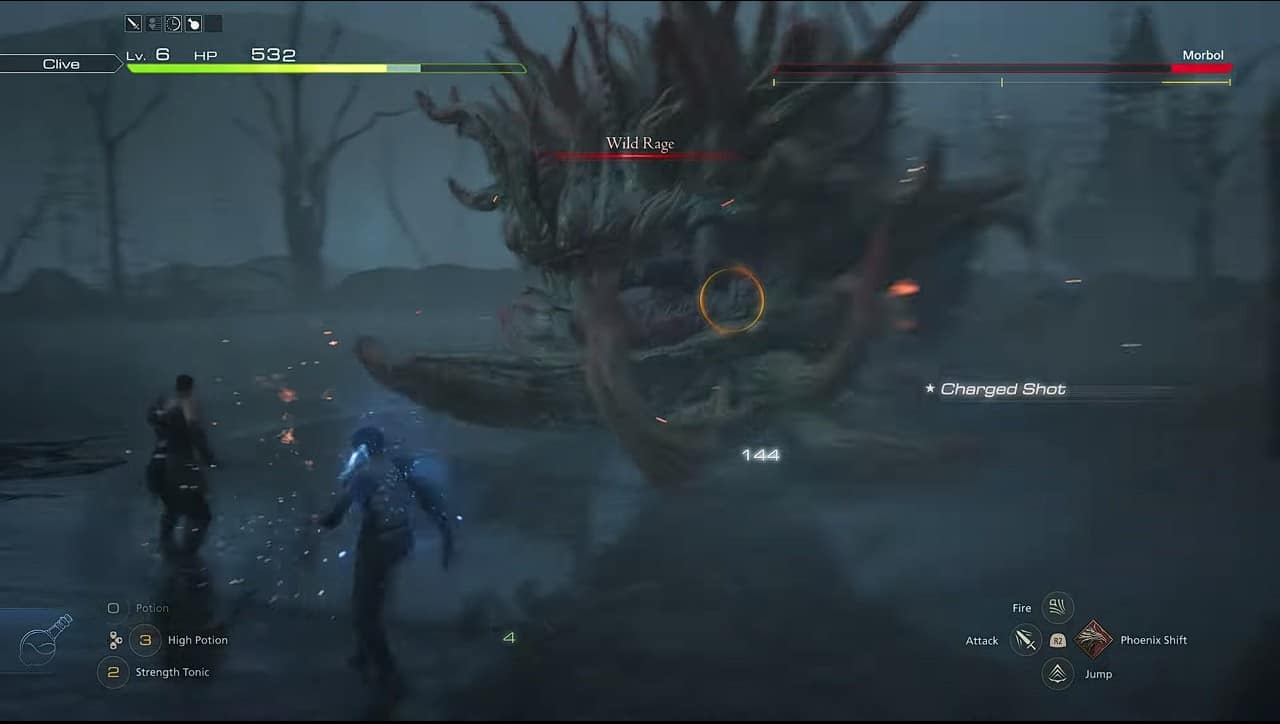Open the d-pad item selector icon
The height and width of the screenshot is (724, 1280).
click(x=115, y=640)
